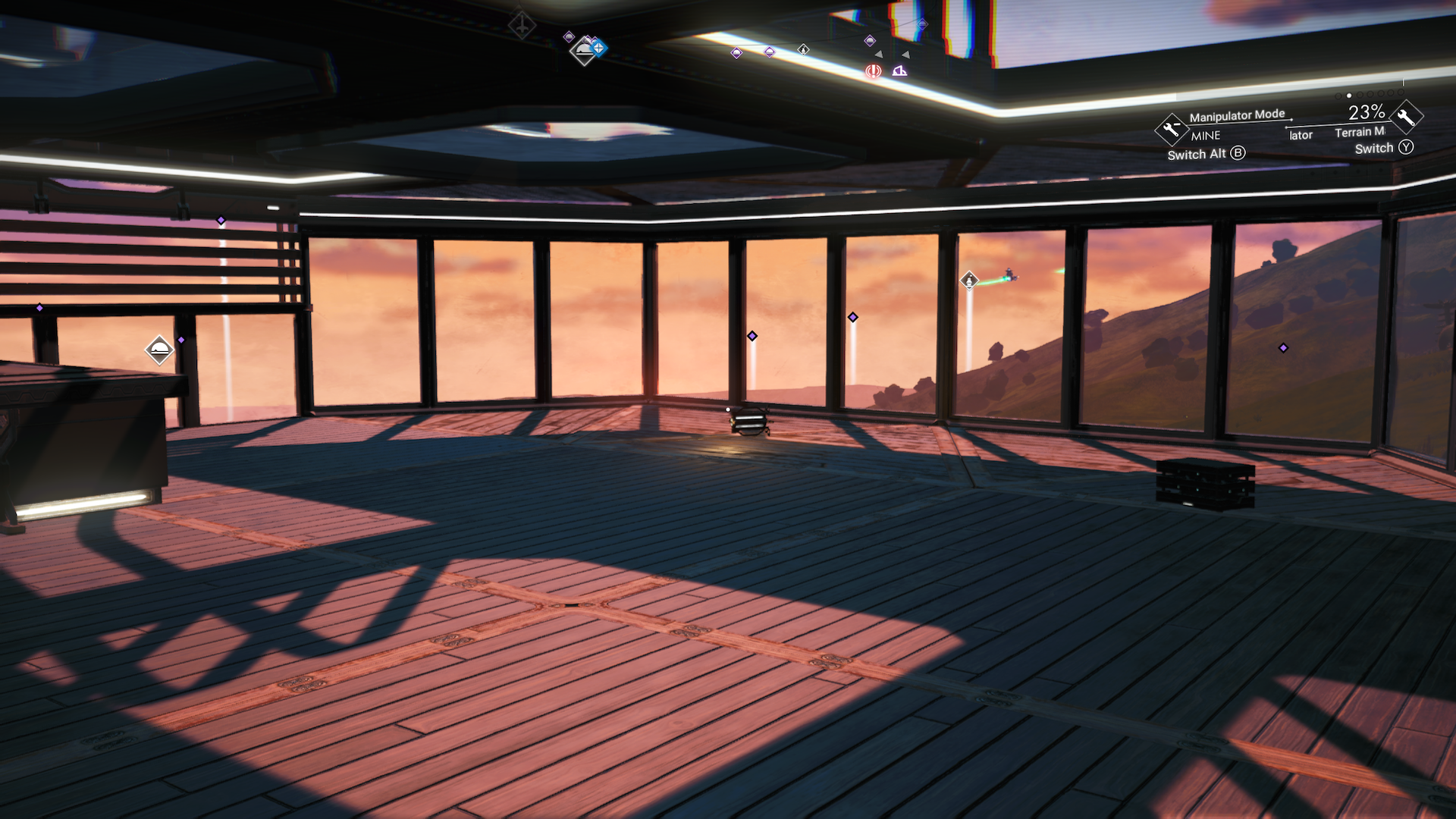Select the MINE mode label

(1206, 136)
